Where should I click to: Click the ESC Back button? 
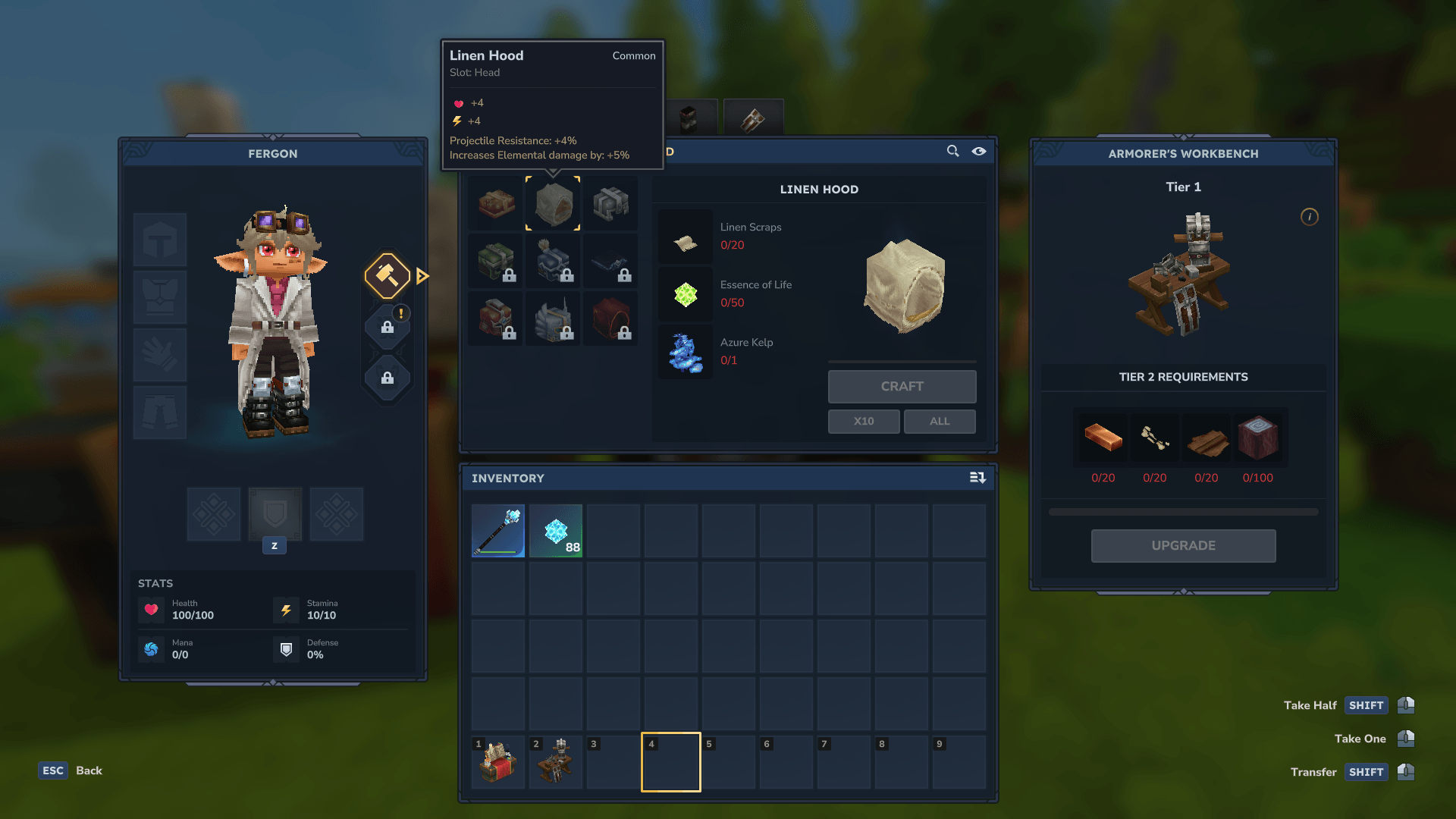(x=71, y=770)
